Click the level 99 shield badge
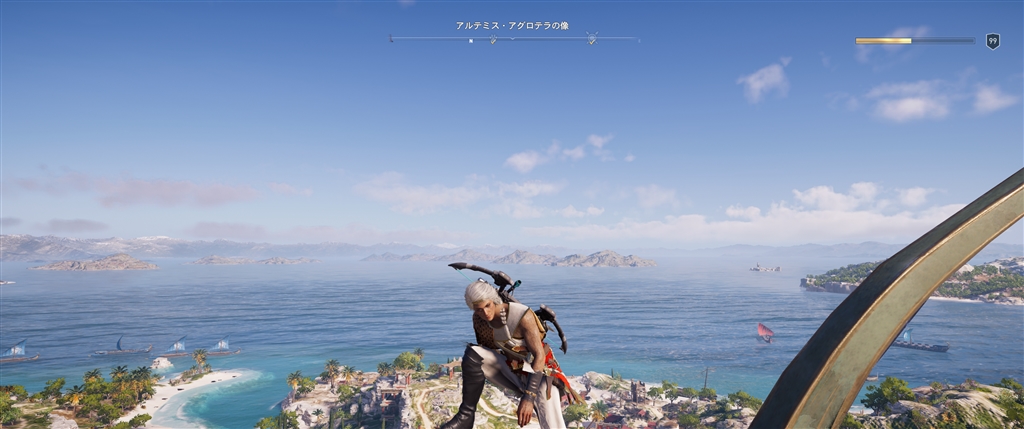Viewport: 1024px width, 429px height. point(992,41)
